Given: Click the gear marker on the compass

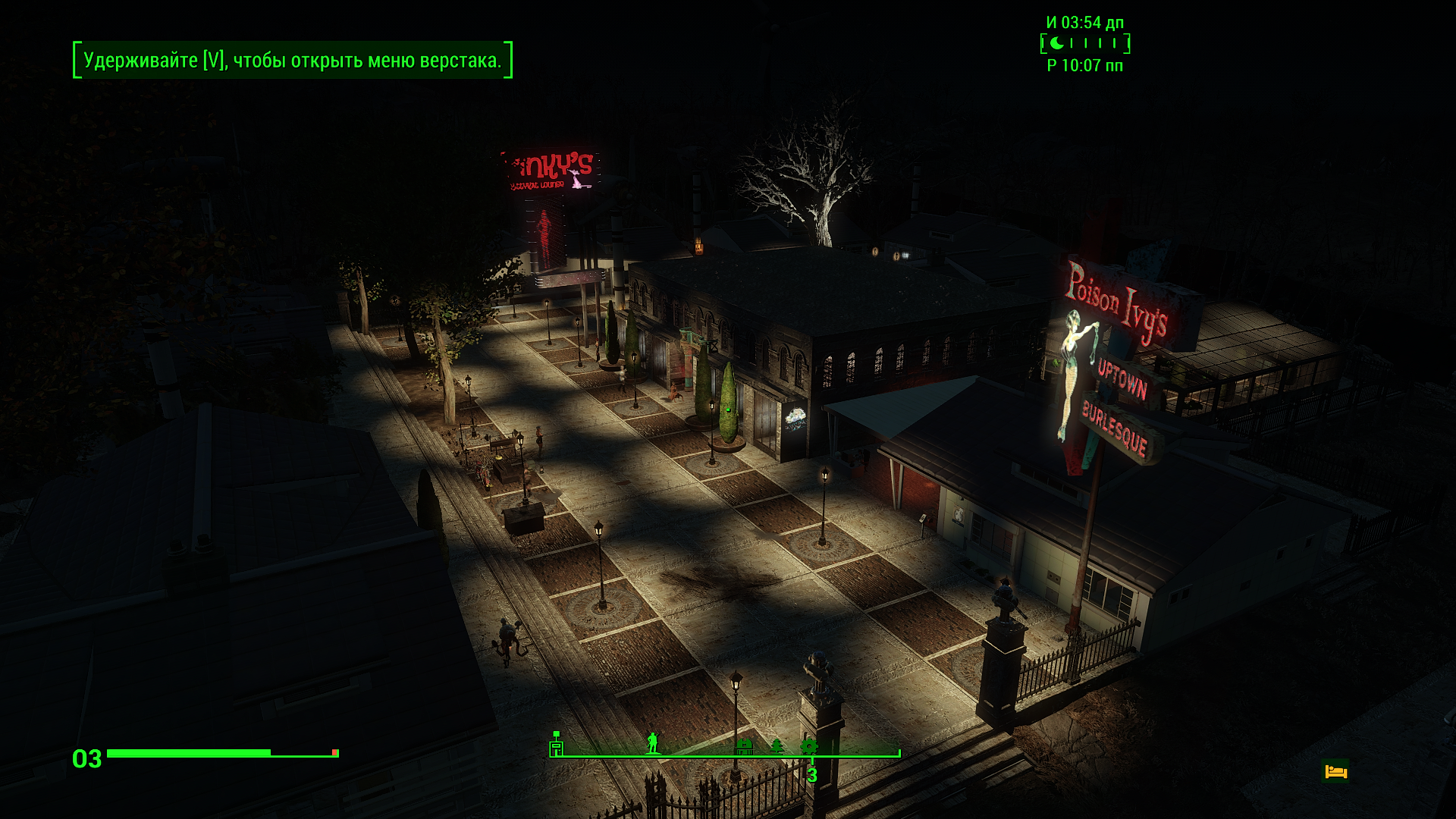Looking at the screenshot, I should click(808, 746).
